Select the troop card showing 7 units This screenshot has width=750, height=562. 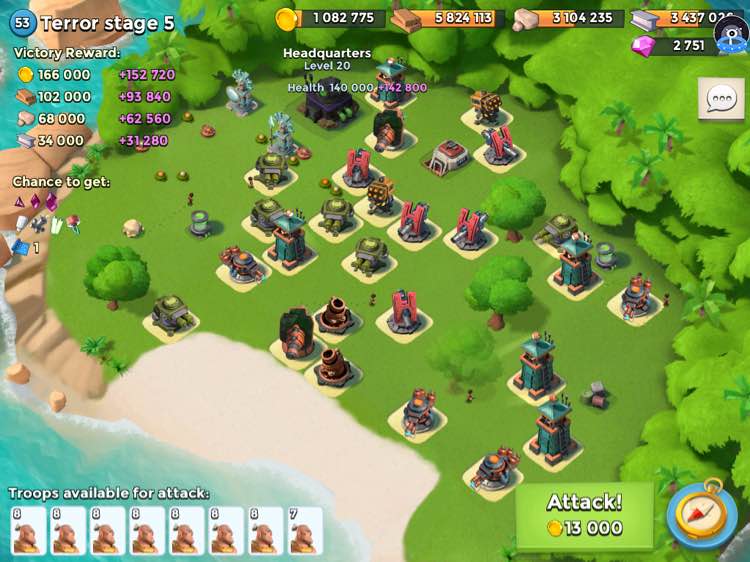point(305,531)
